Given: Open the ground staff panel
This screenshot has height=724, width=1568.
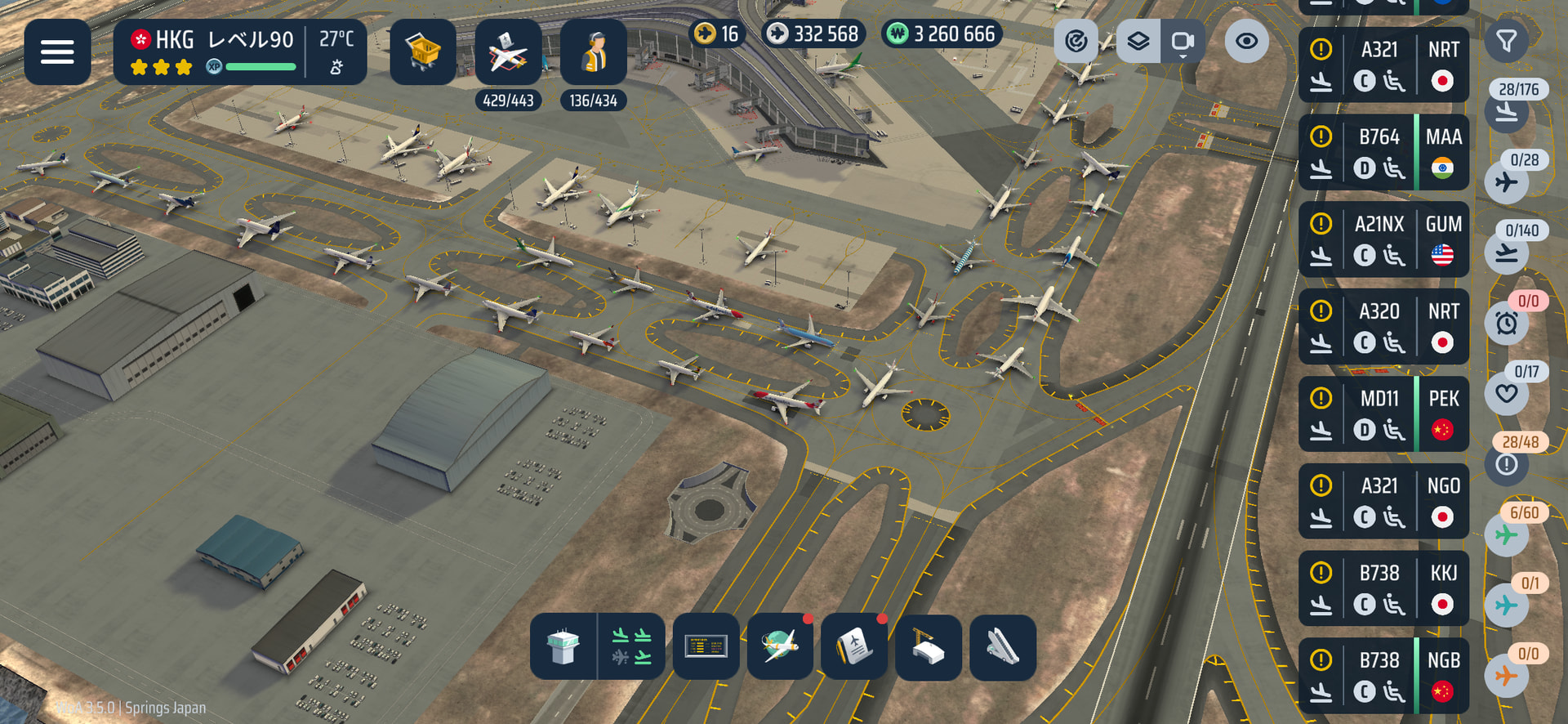Looking at the screenshot, I should click(x=593, y=51).
